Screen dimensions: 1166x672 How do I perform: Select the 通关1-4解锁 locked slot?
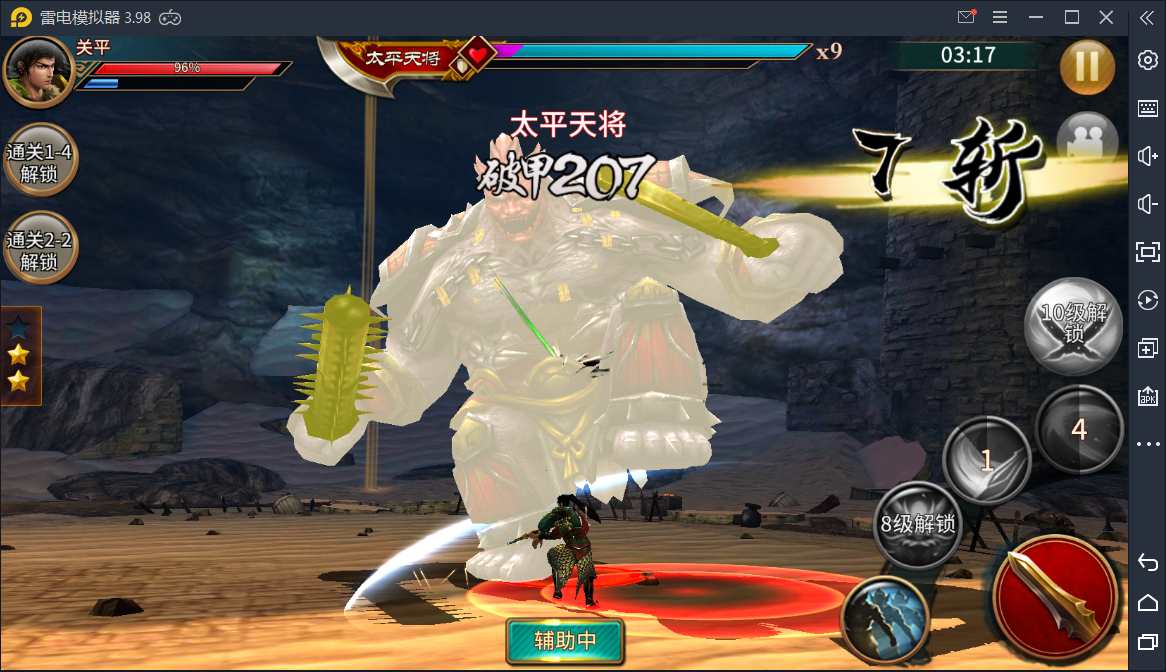point(39,164)
